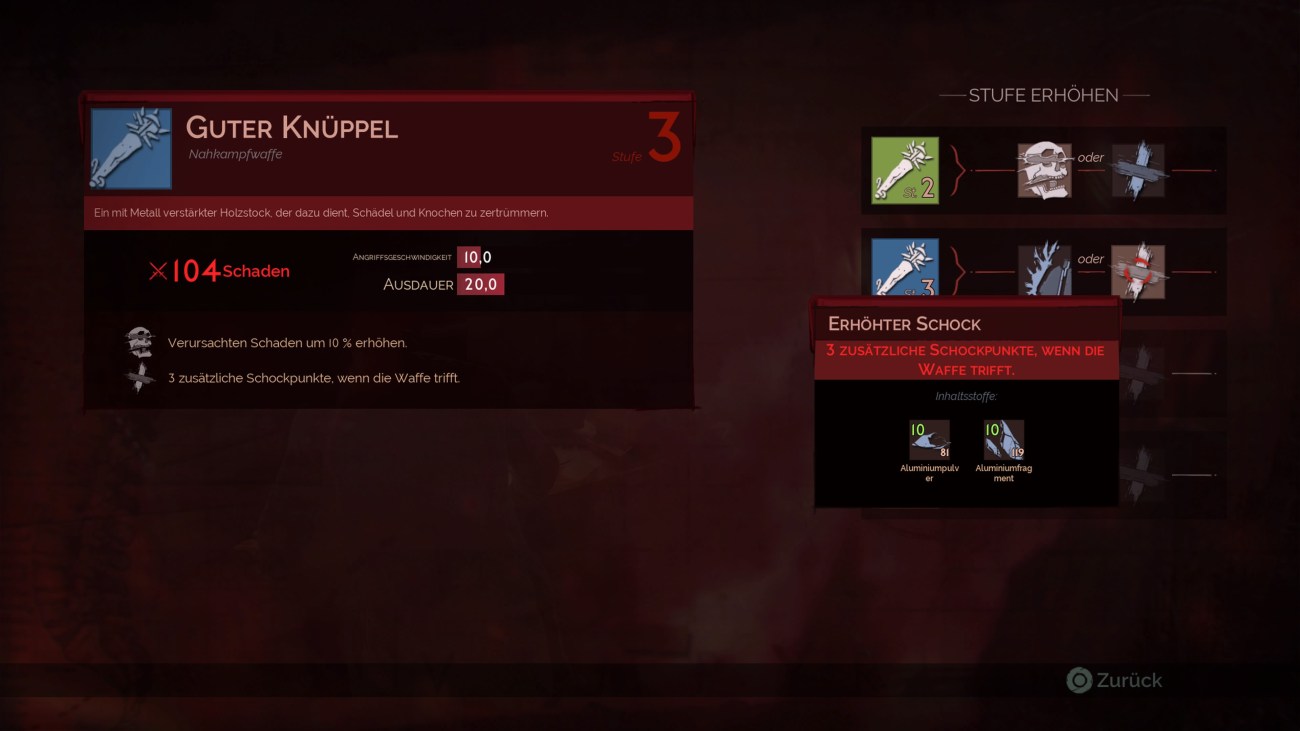This screenshot has width=1300, height=731.
Task: Click the Aluminiumfragment ingredient icon
Action: pyautogui.click(x=1003, y=440)
